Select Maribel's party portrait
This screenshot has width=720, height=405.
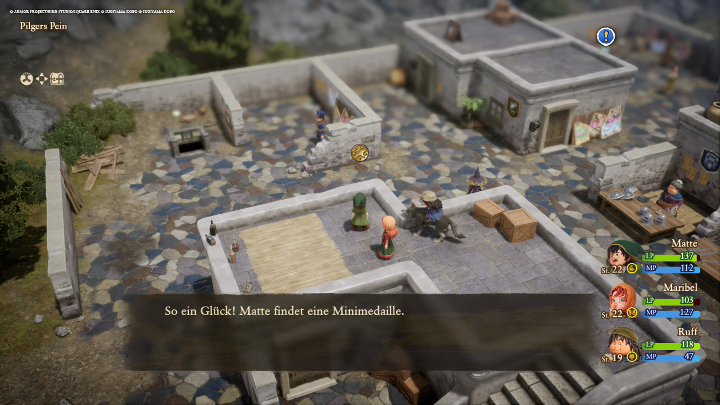coord(621,300)
